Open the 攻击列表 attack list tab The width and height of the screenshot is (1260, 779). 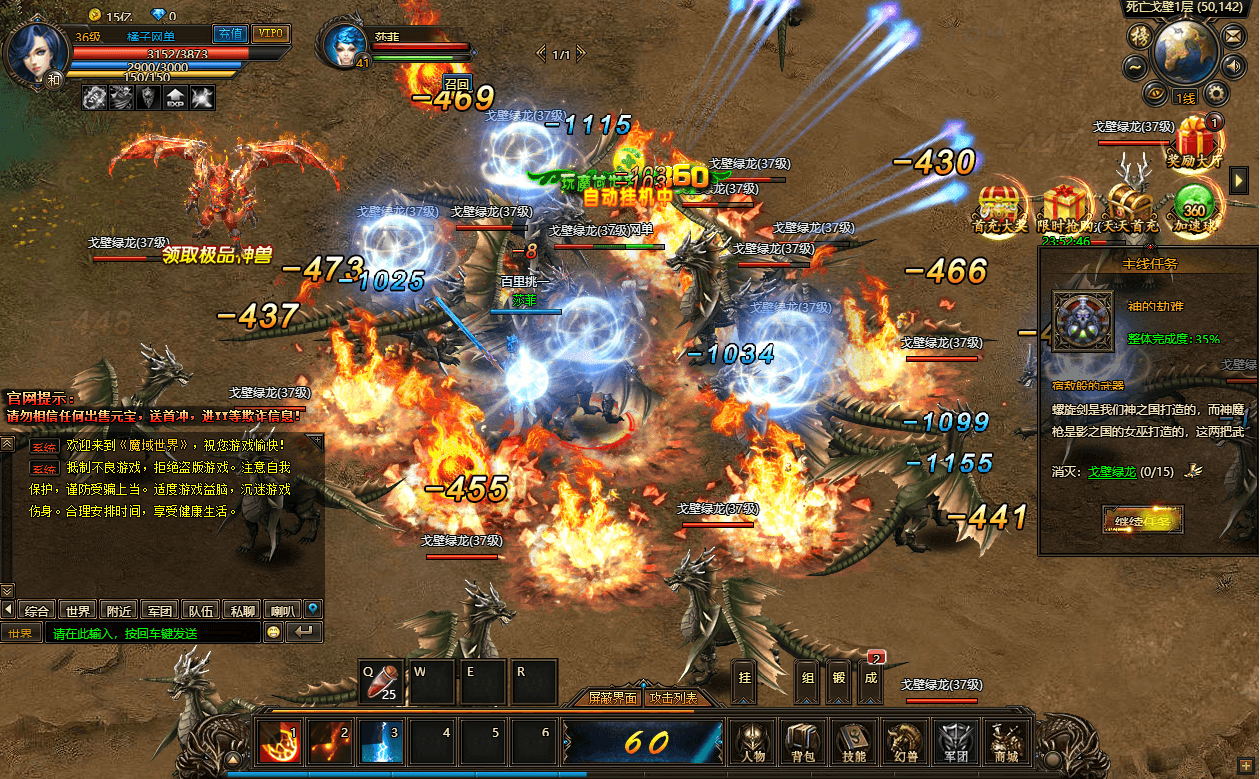(672, 697)
